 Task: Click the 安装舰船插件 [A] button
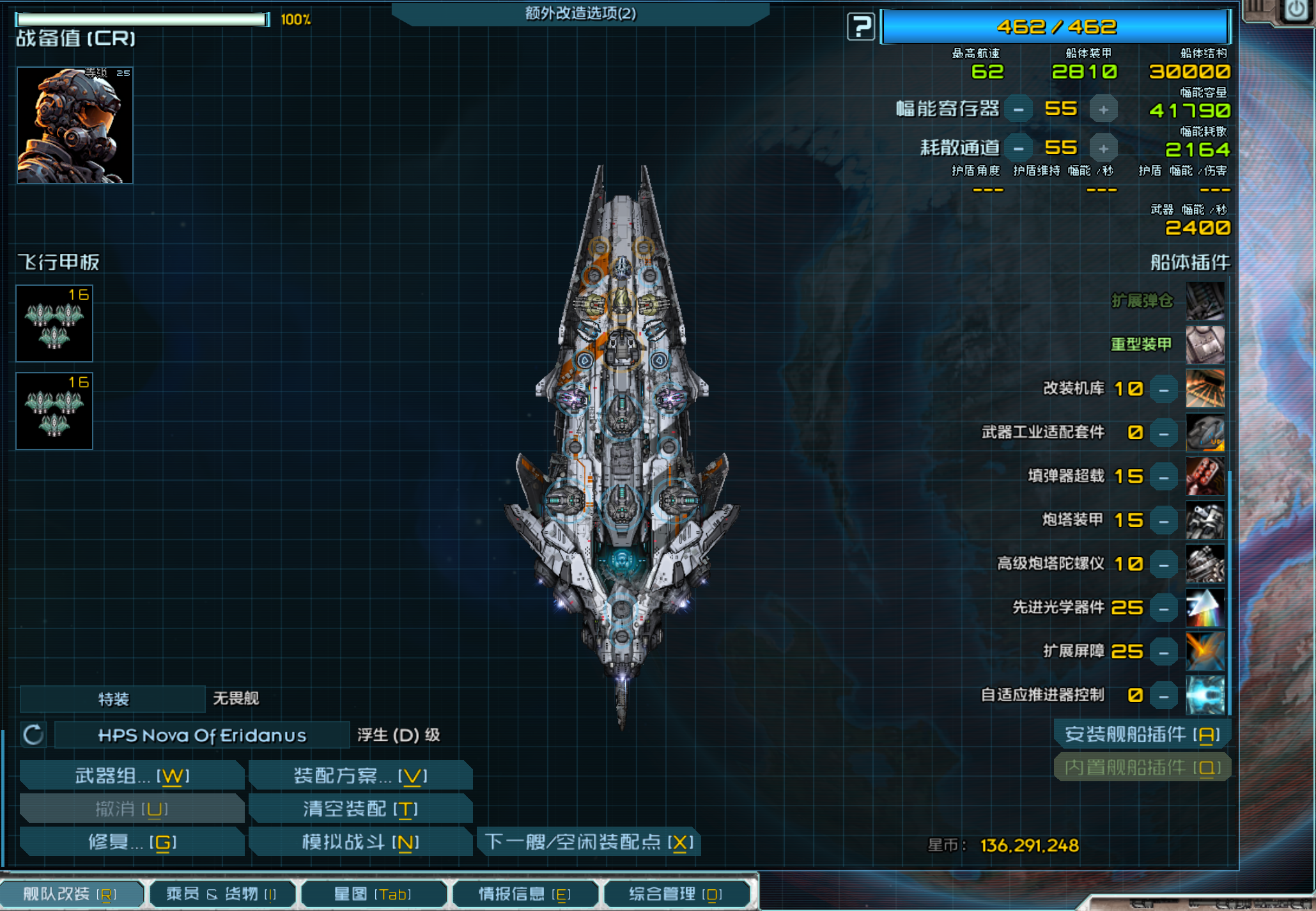tap(1142, 735)
